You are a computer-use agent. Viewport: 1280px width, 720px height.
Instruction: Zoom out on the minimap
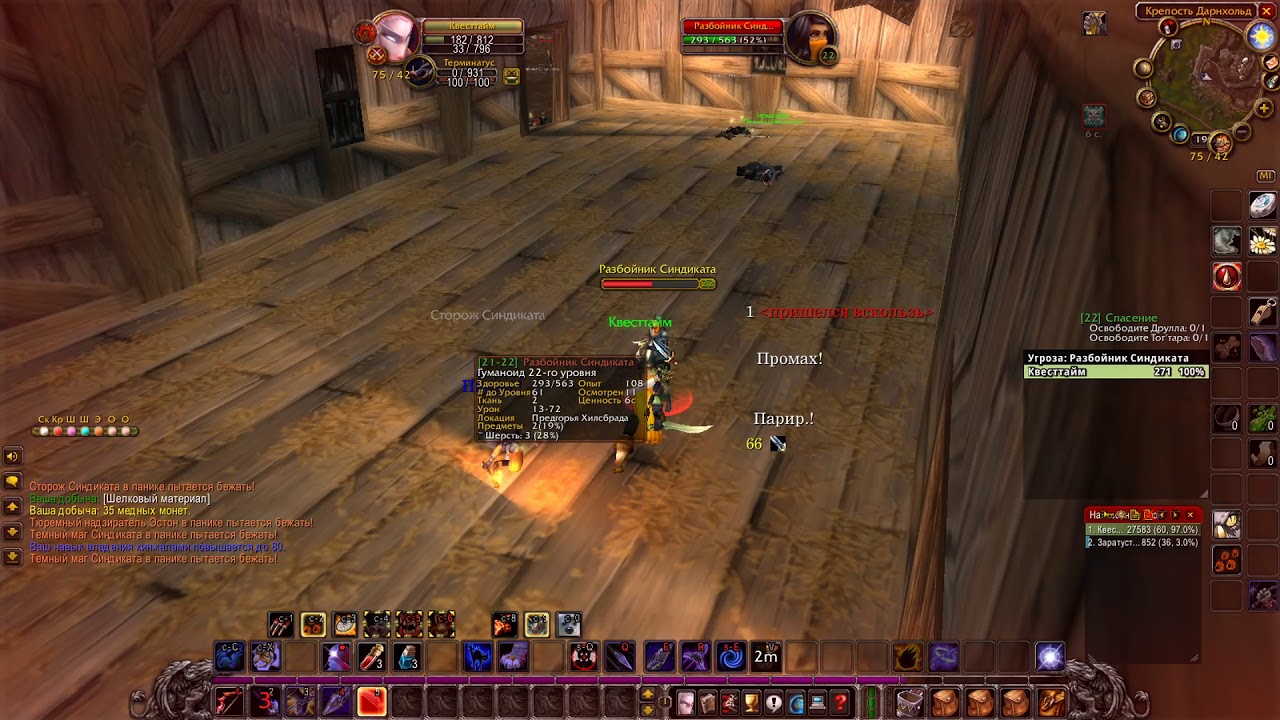(x=1243, y=132)
